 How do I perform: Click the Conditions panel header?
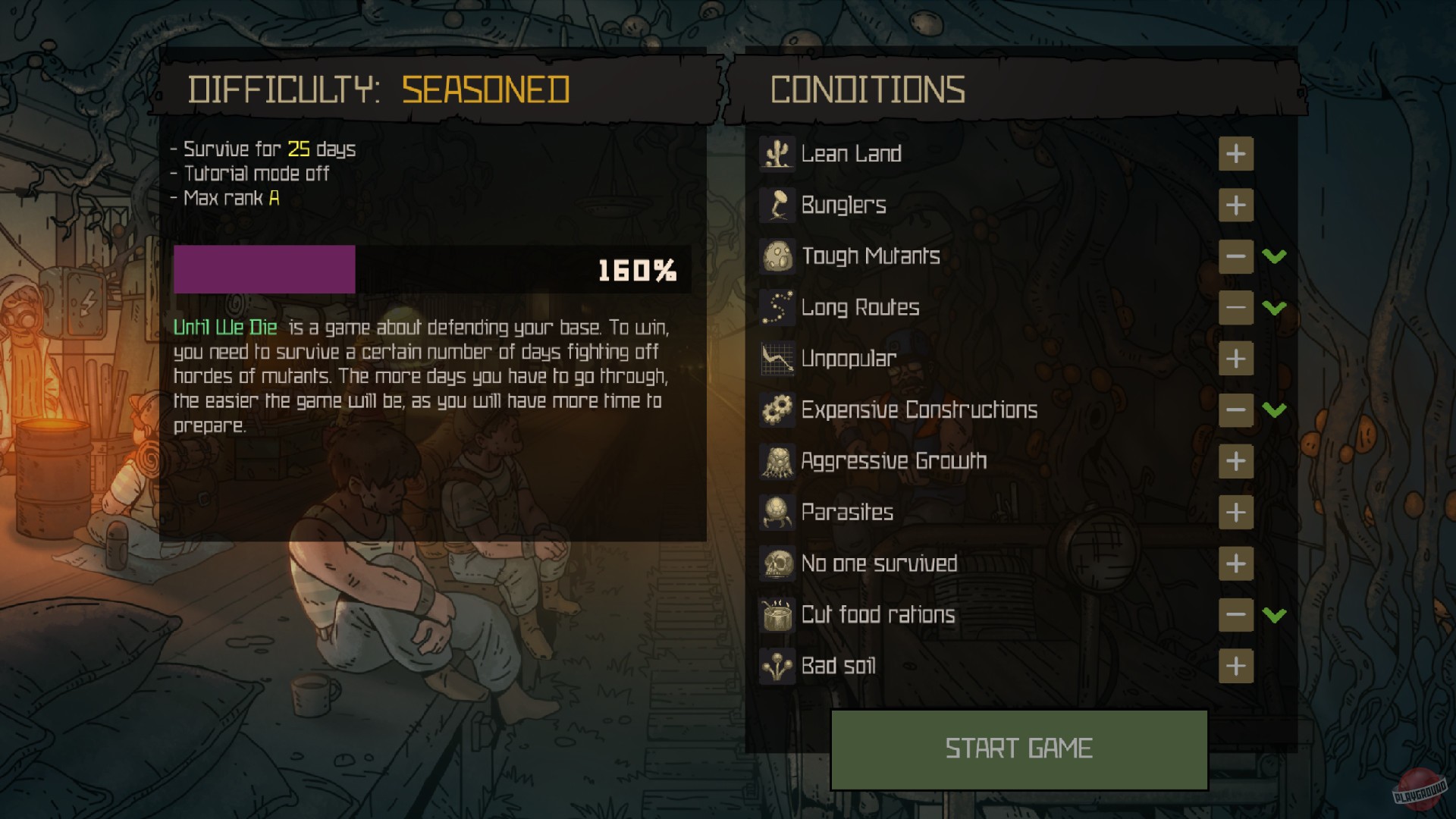tap(867, 90)
